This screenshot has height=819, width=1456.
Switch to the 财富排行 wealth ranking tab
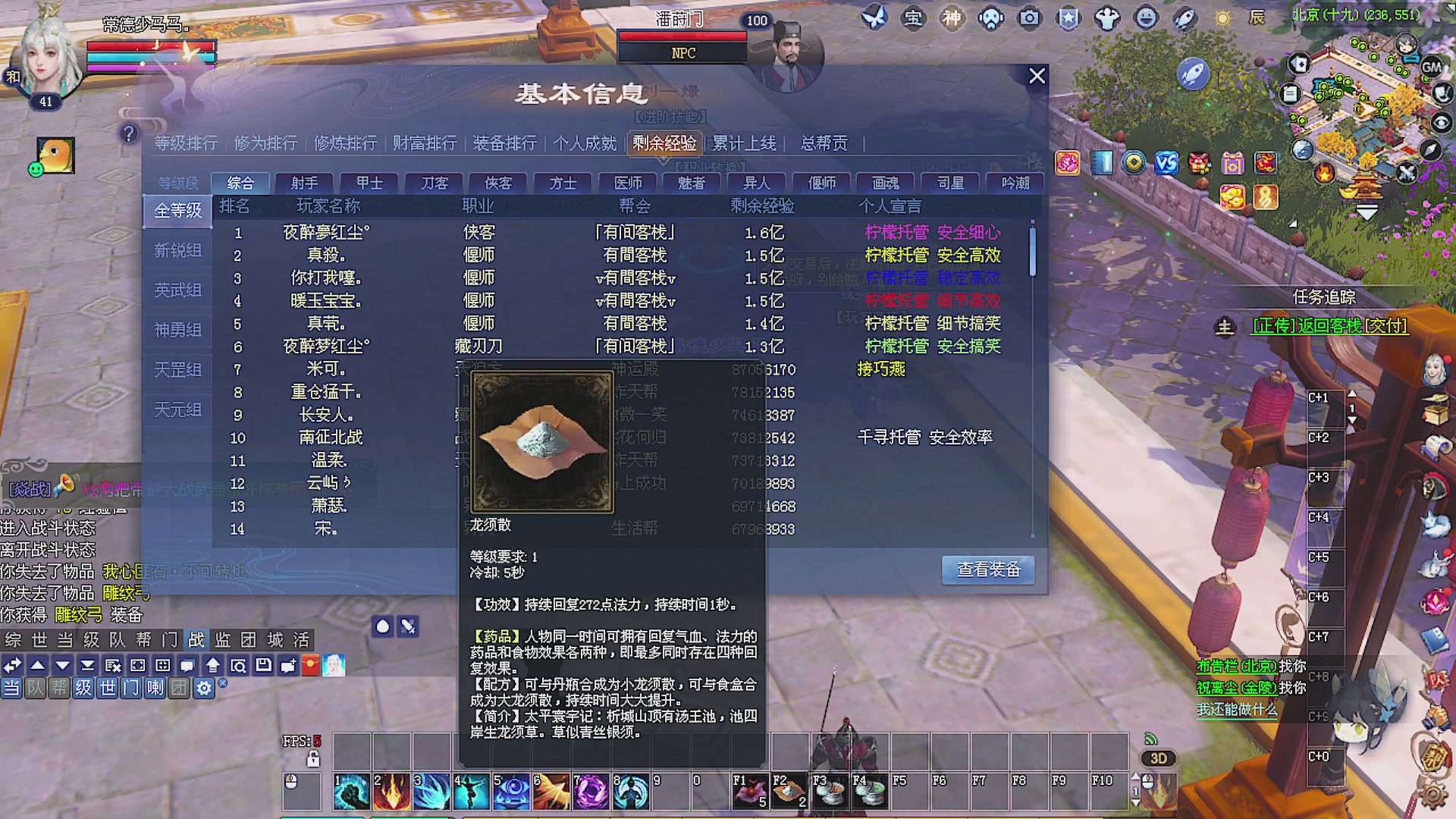(x=424, y=143)
